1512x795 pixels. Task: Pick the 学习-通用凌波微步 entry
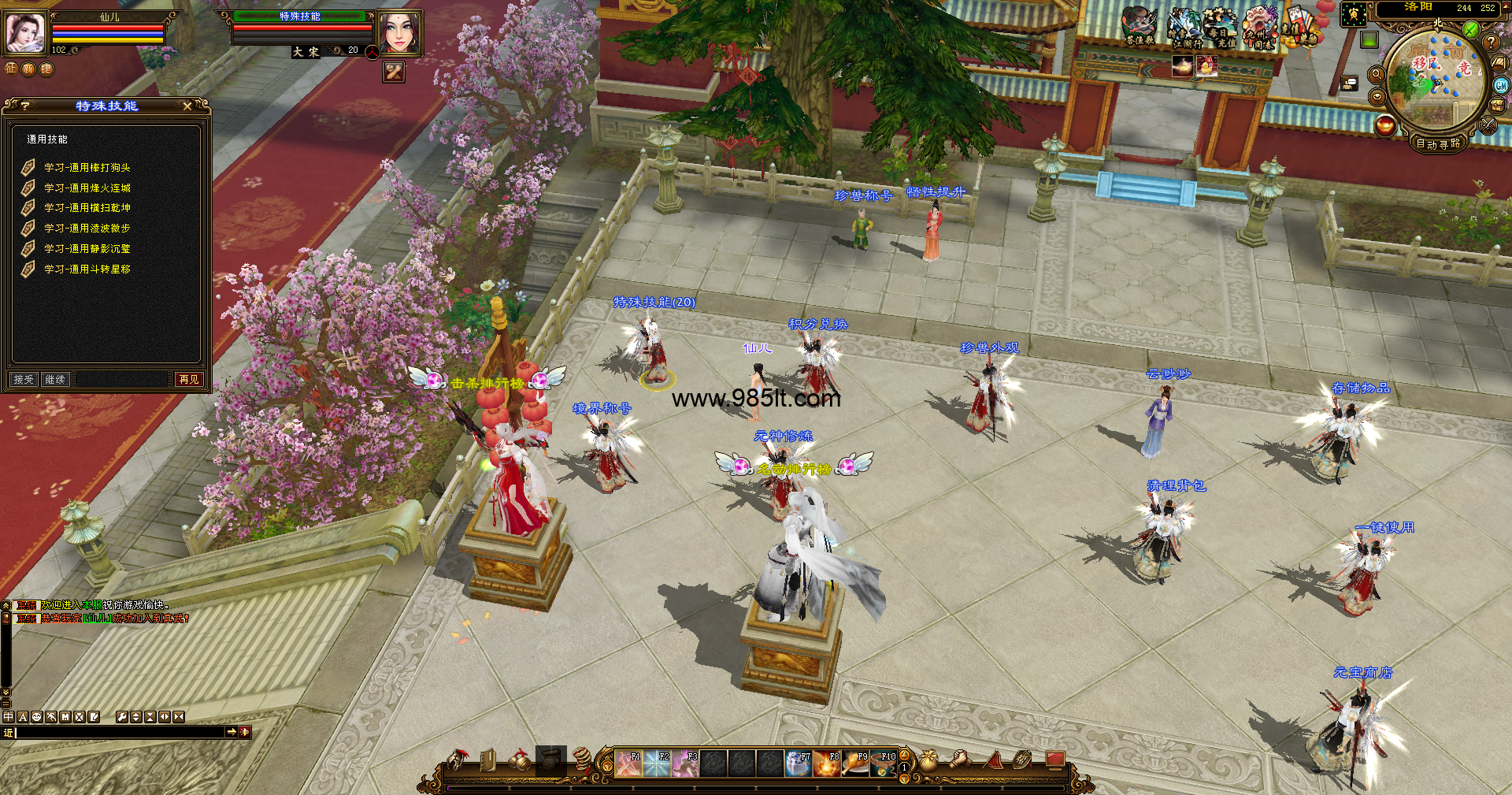[x=87, y=228]
